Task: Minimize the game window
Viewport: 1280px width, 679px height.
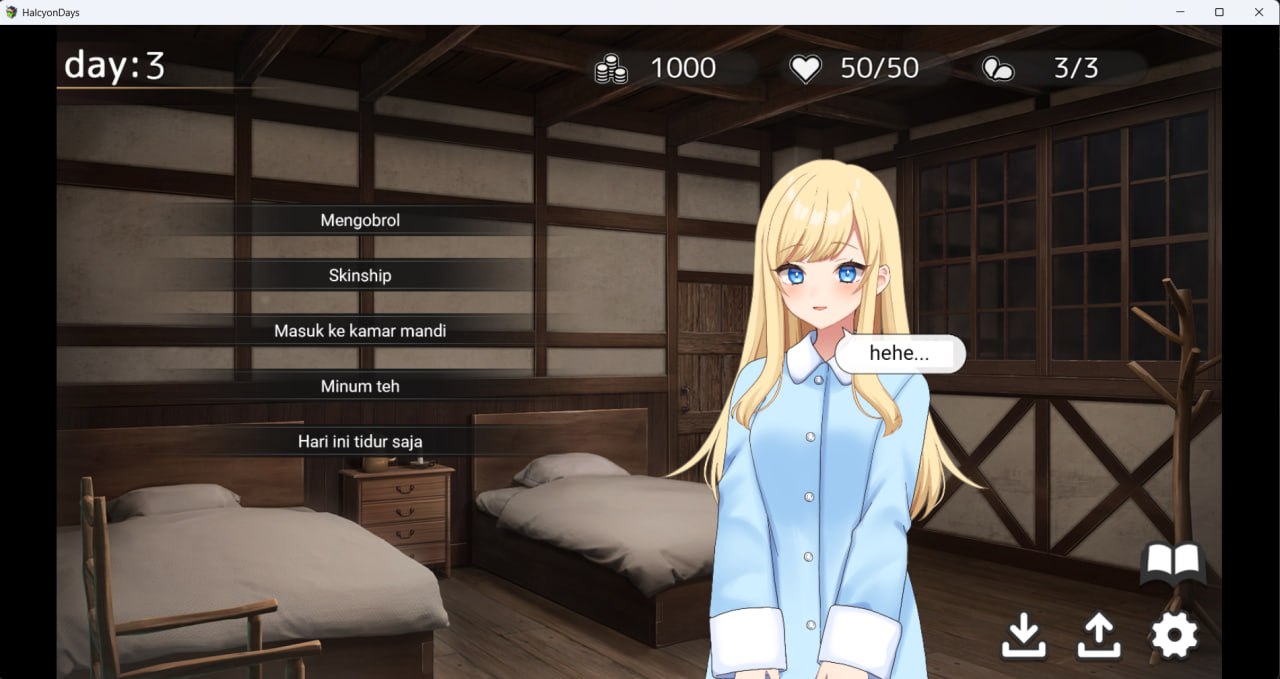Action: click(1179, 12)
